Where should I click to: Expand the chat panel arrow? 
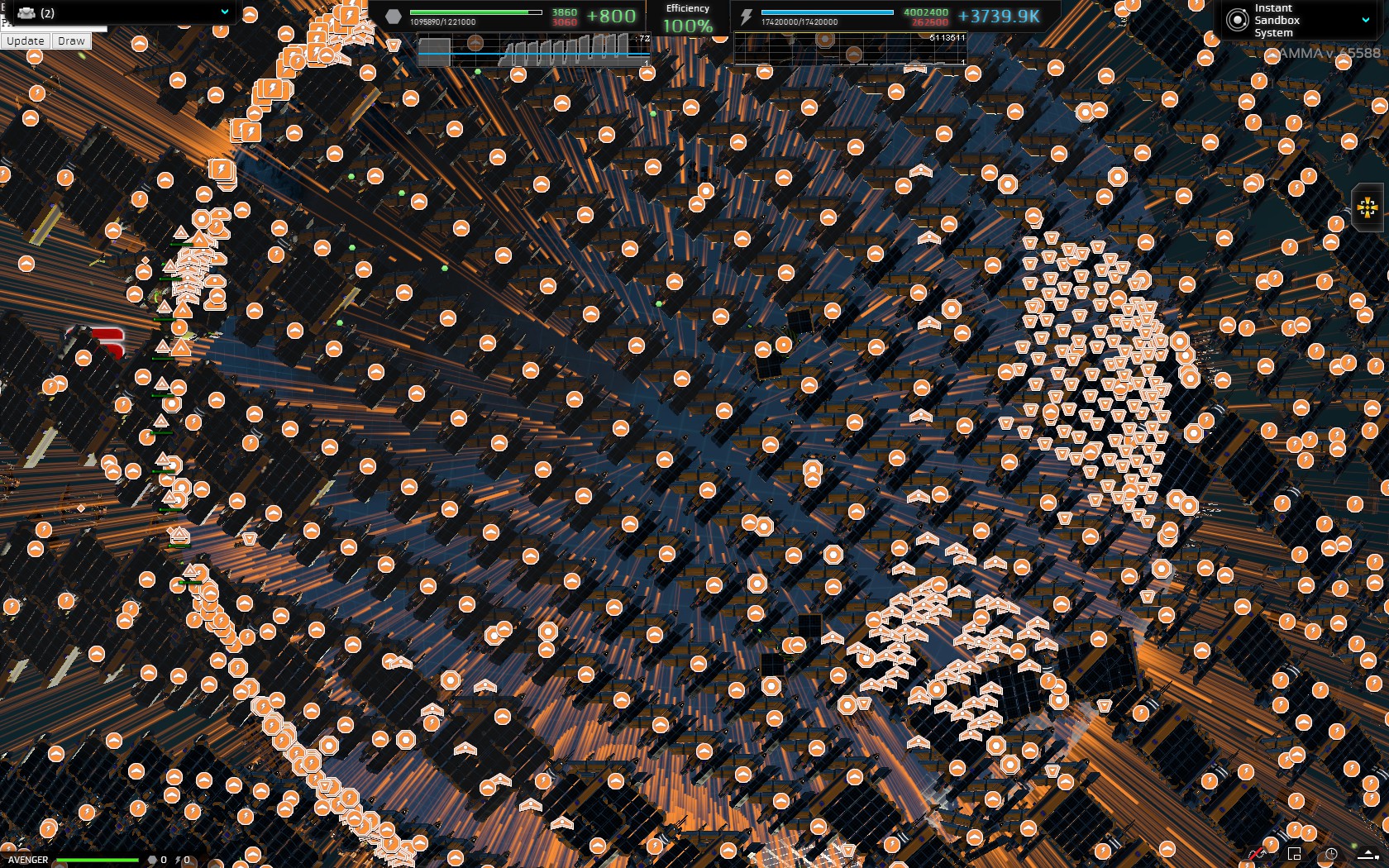click(1368, 856)
